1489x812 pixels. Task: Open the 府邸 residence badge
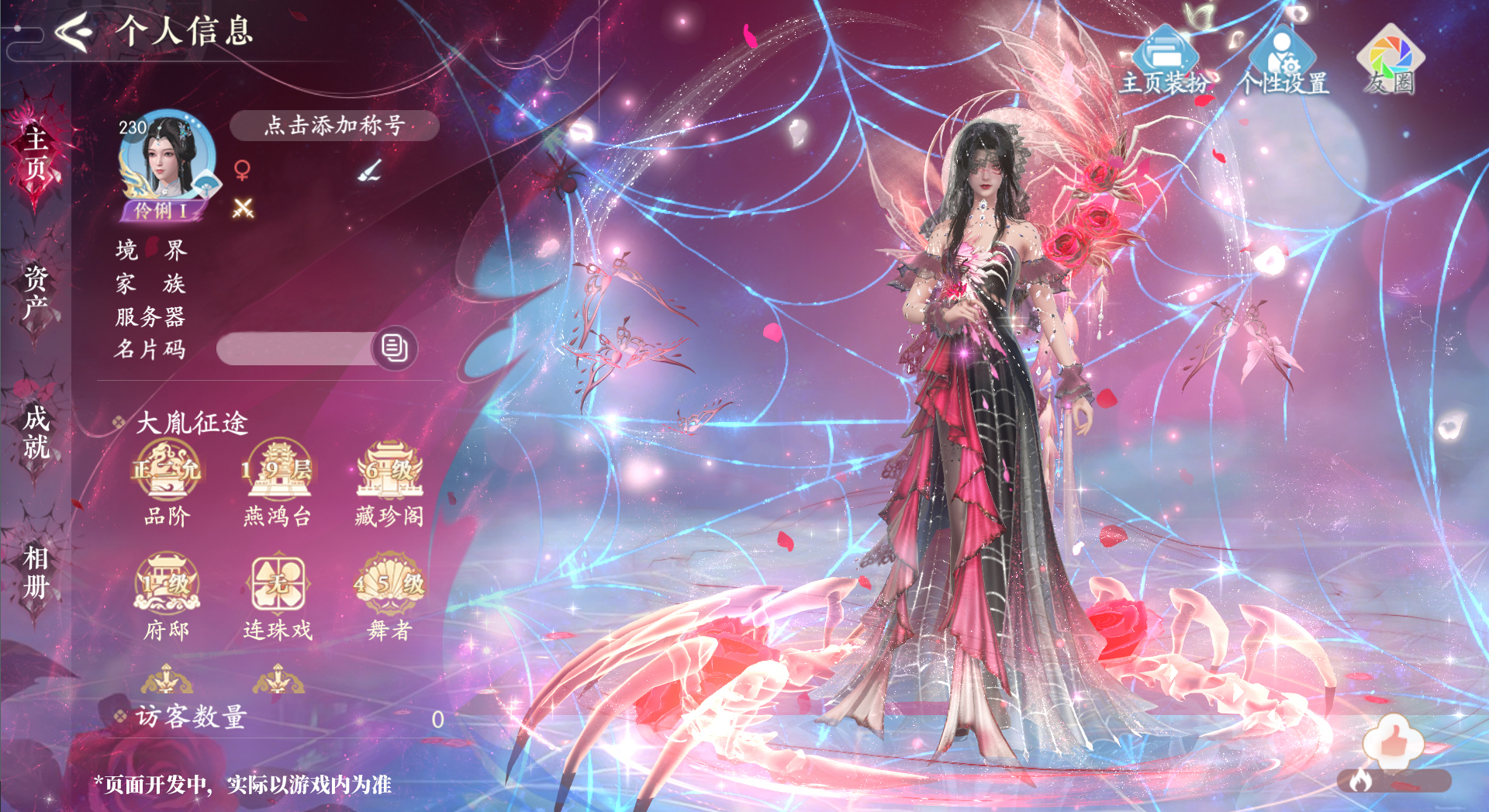click(x=167, y=583)
